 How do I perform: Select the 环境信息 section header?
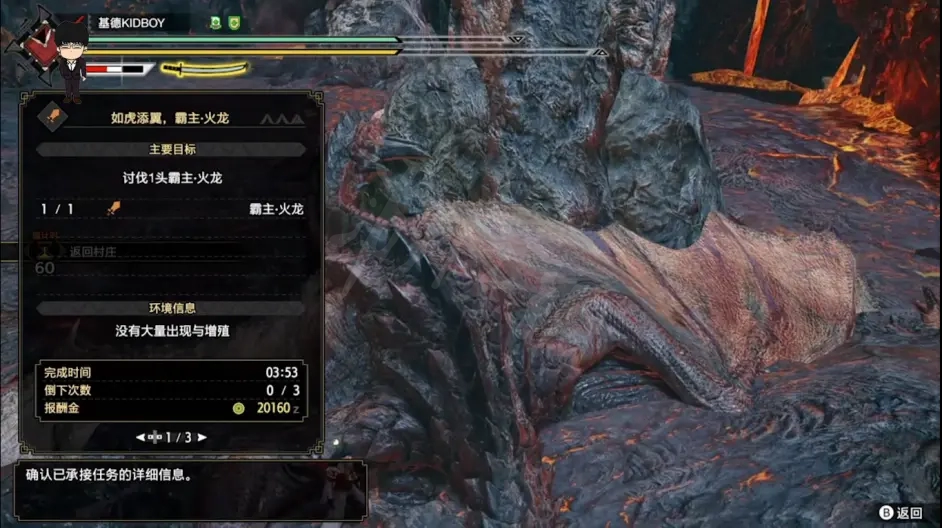coord(170,309)
